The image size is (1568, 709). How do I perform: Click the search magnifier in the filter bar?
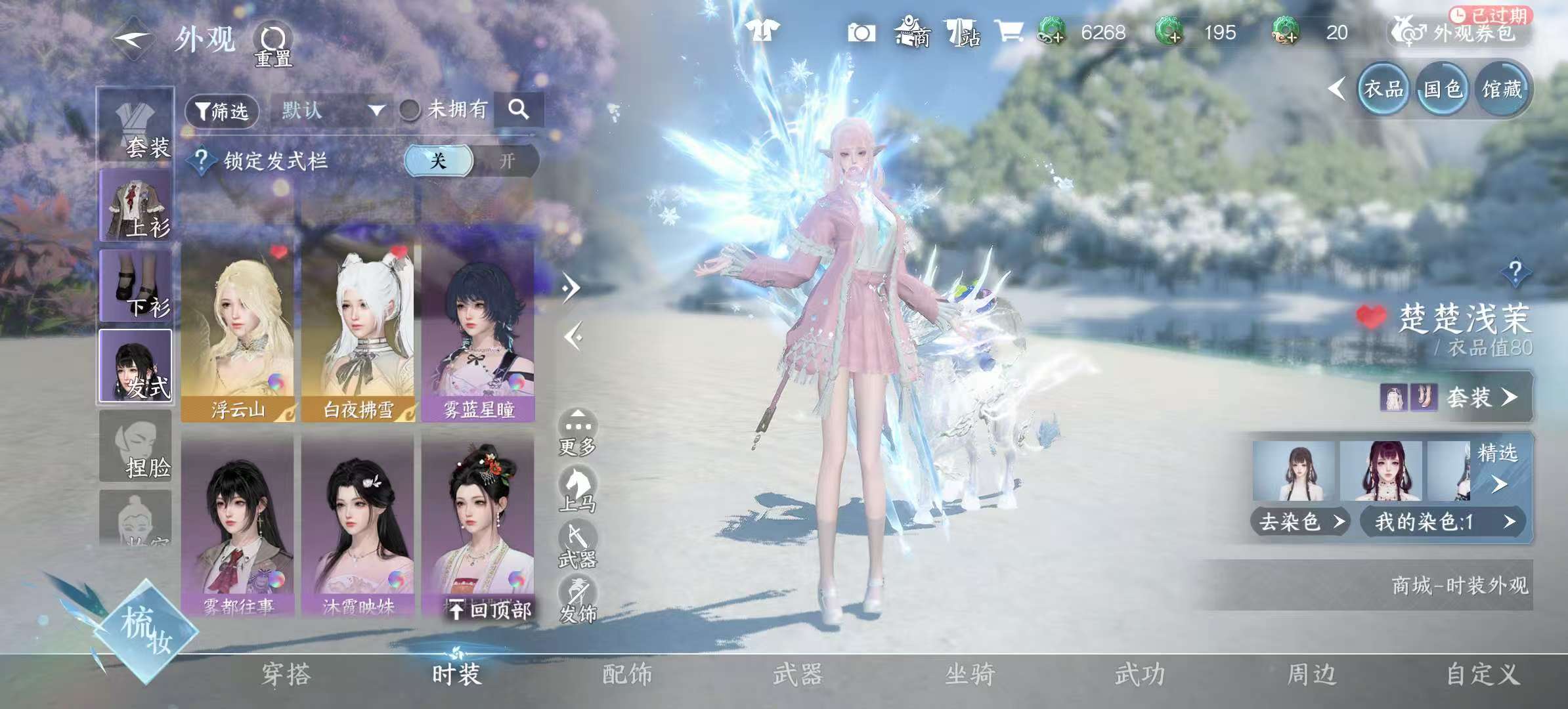(521, 110)
